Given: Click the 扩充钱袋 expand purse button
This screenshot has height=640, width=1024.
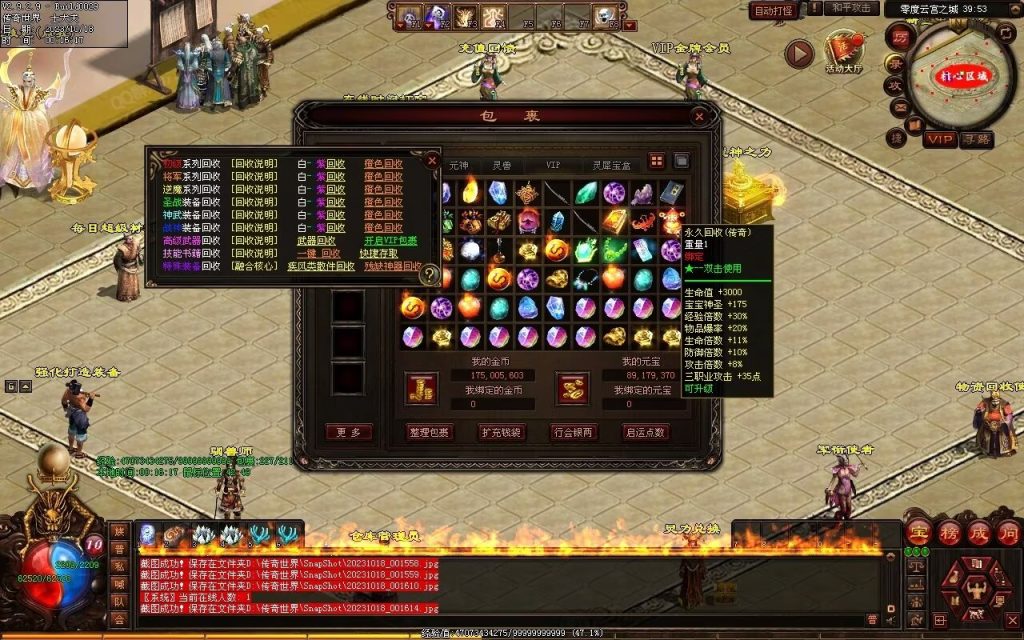Looking at the screenshot, I should pos(502,432).
